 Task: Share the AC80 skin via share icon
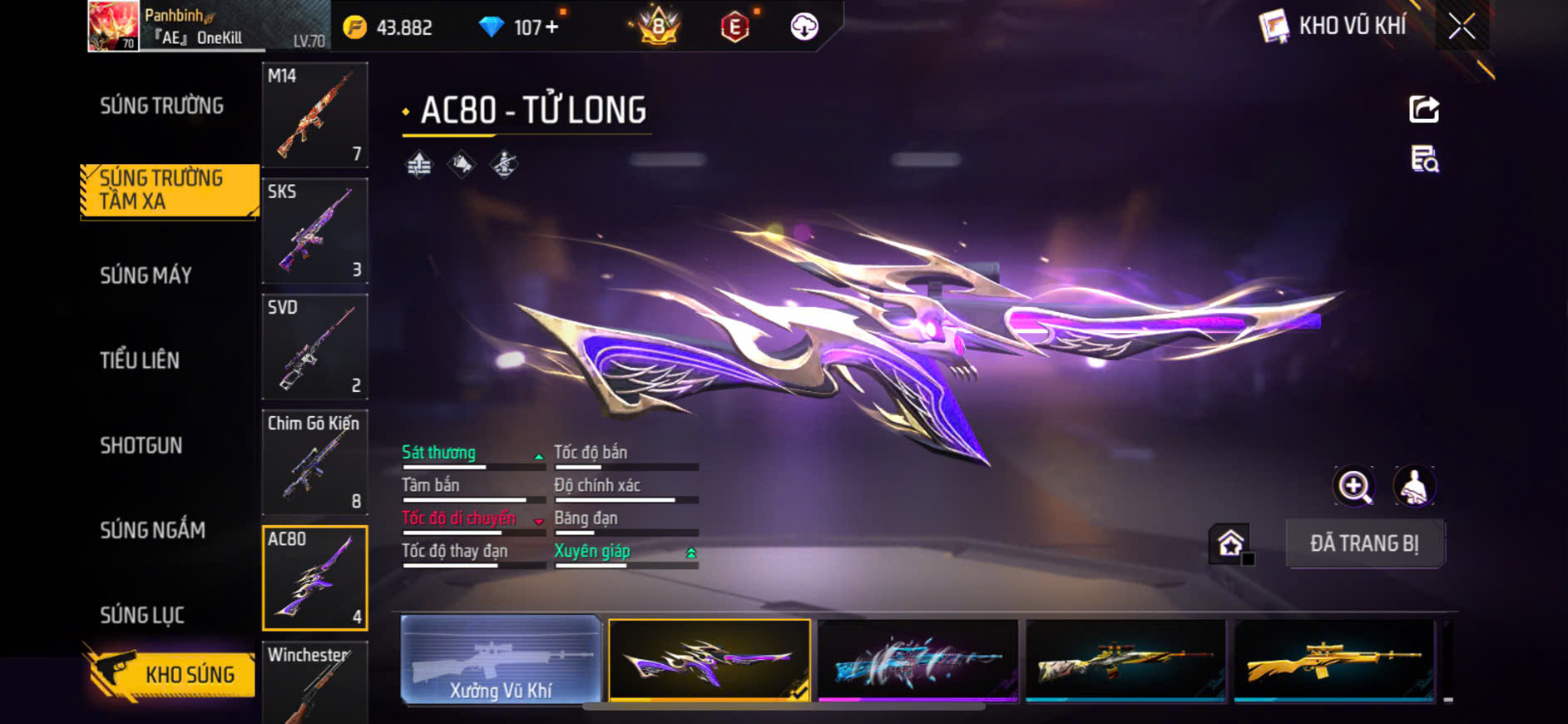(1423, 109)
